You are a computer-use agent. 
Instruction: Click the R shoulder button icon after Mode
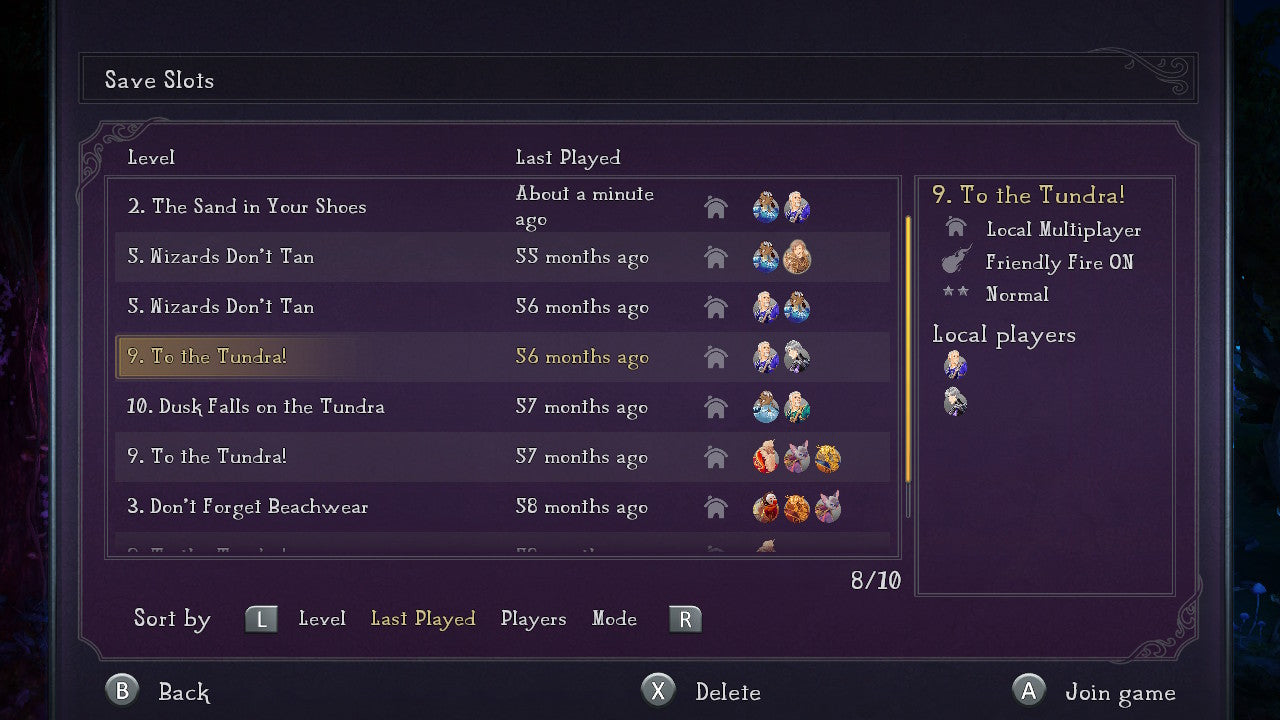(x=685, y=618)
